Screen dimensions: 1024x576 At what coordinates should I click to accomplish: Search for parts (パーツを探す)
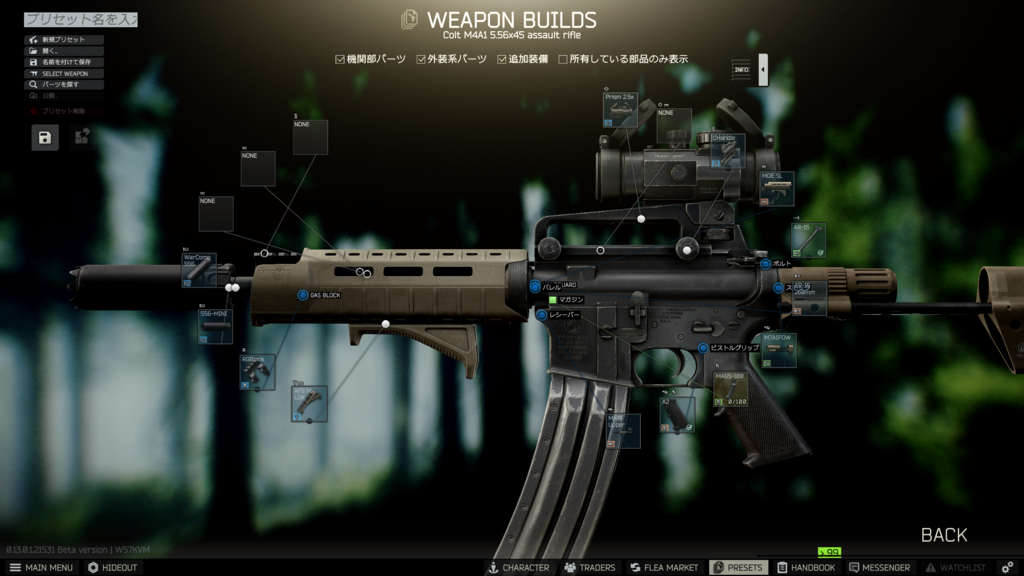[64, 85]
